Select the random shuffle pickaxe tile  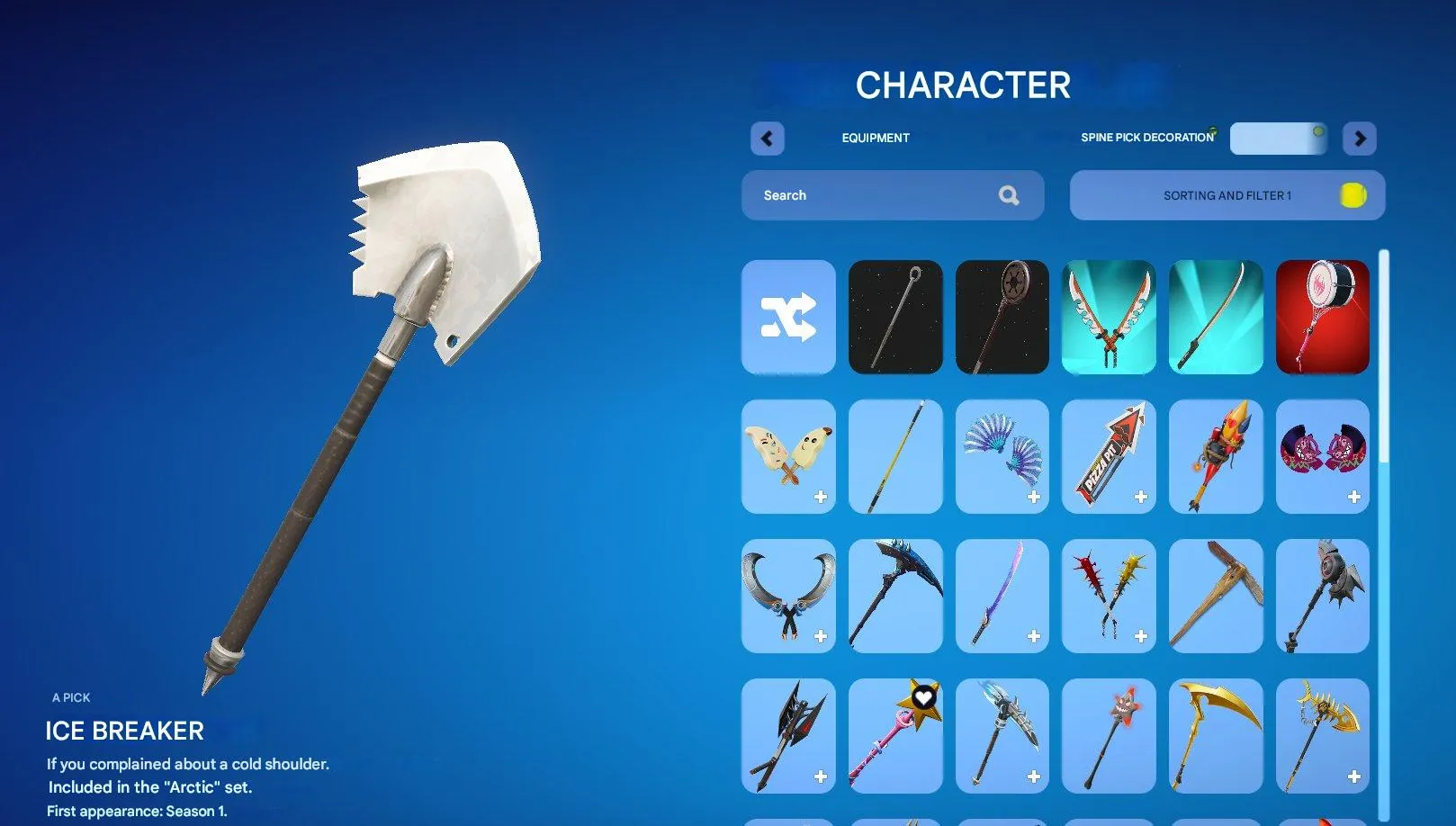click(x=788, y=317)
